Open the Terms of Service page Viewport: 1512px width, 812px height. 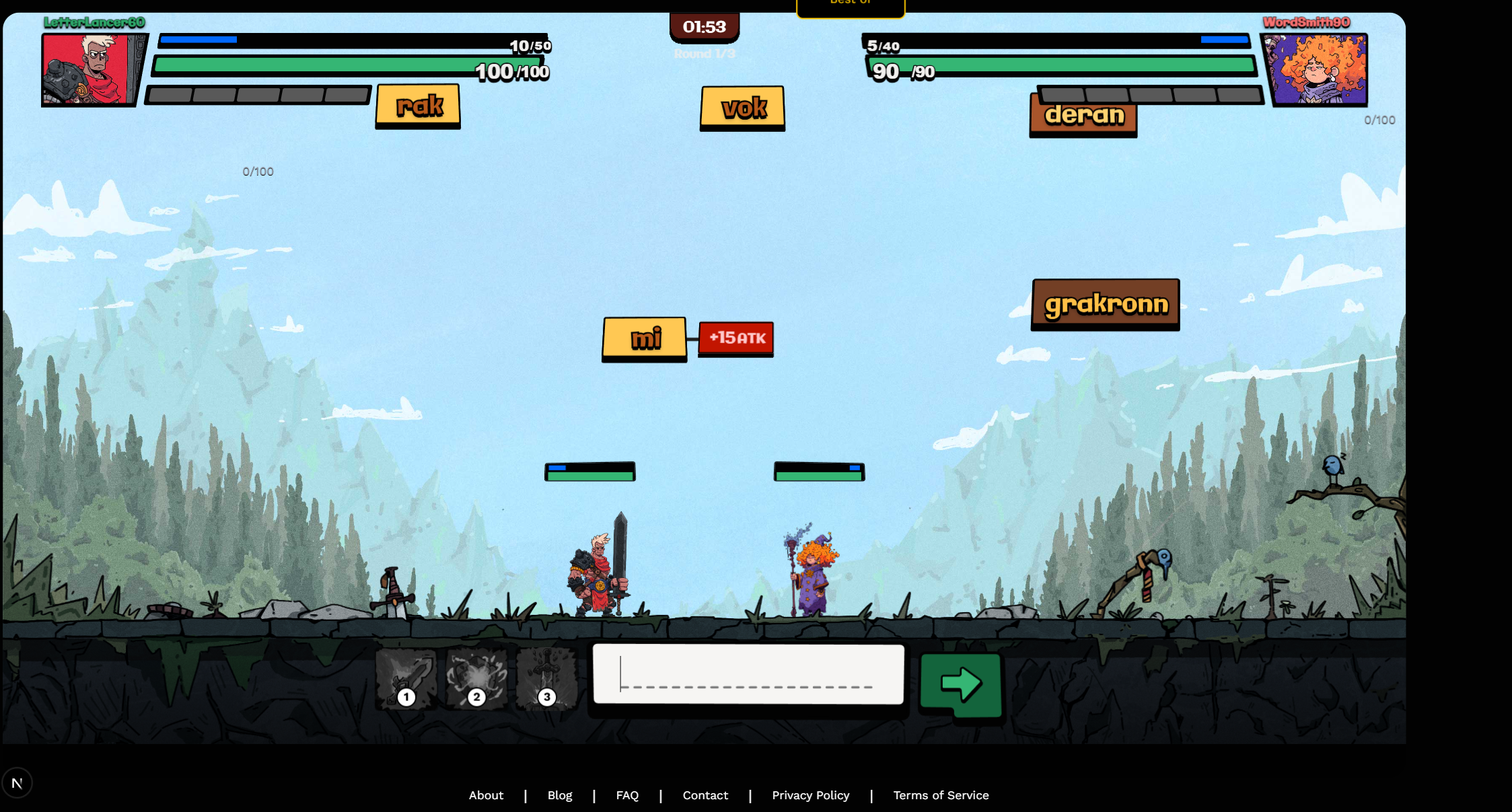coord(941,795)
